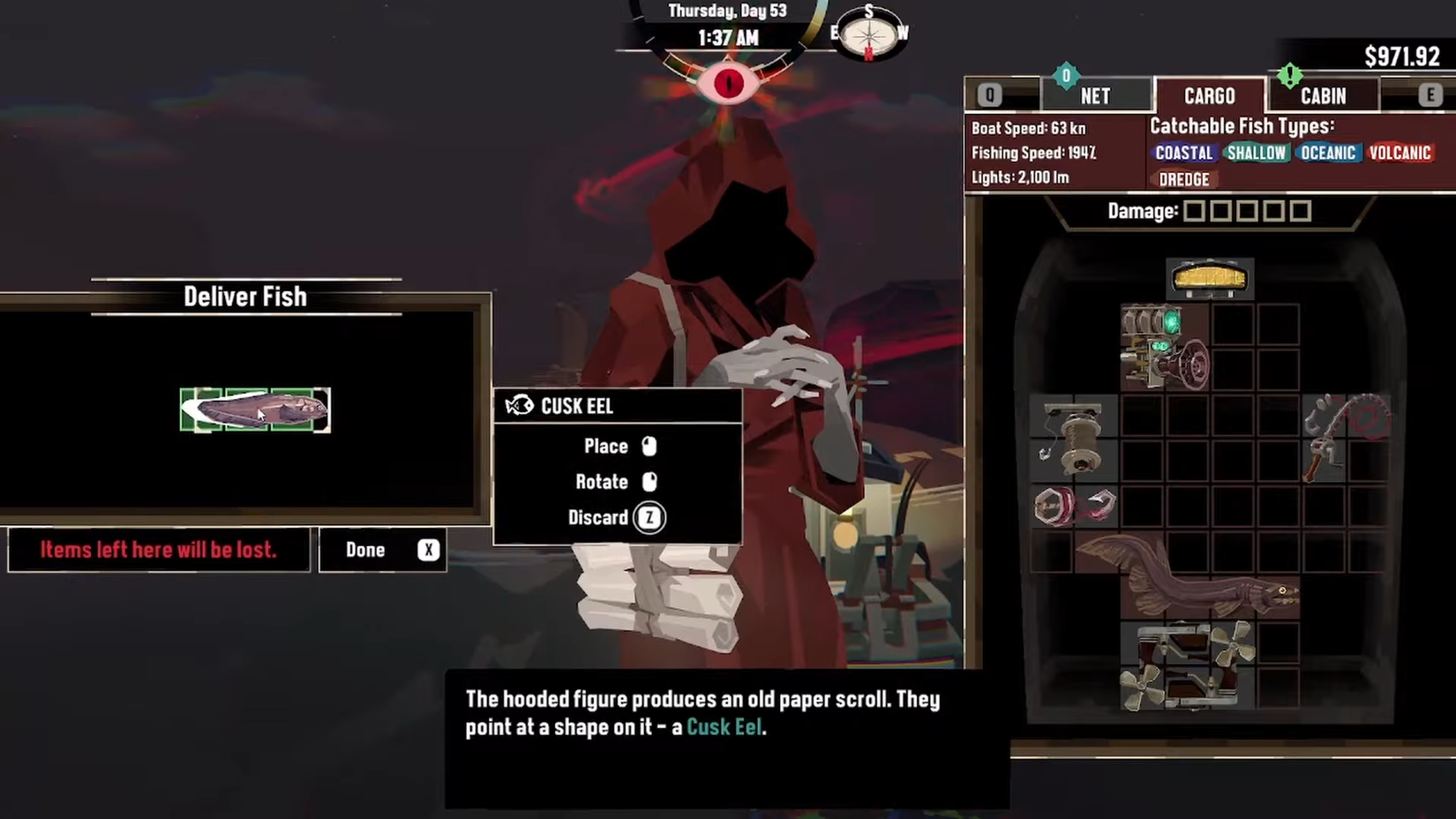Toggle the COASTAL fish type badge
1456x819 pixels.
click(1183, 153)
